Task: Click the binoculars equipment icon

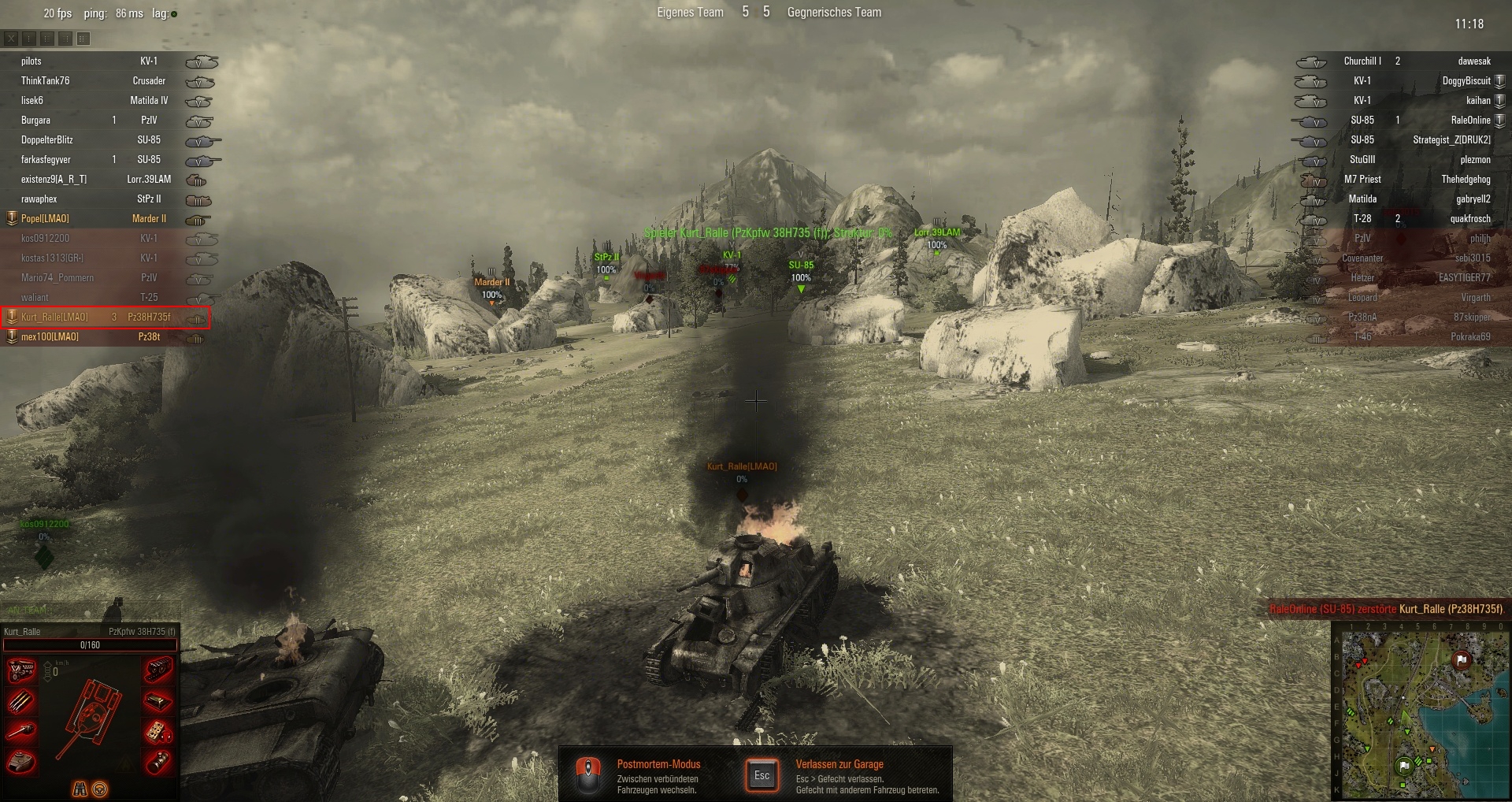Action: (80, 789)
